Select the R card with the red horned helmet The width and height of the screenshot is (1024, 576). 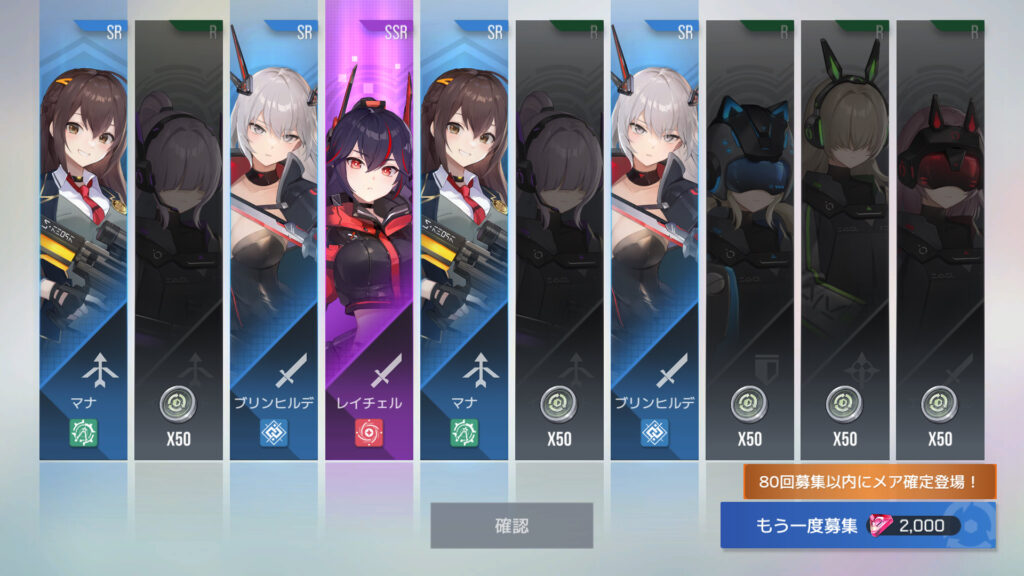pyautogui.click(x=939, y=240)
